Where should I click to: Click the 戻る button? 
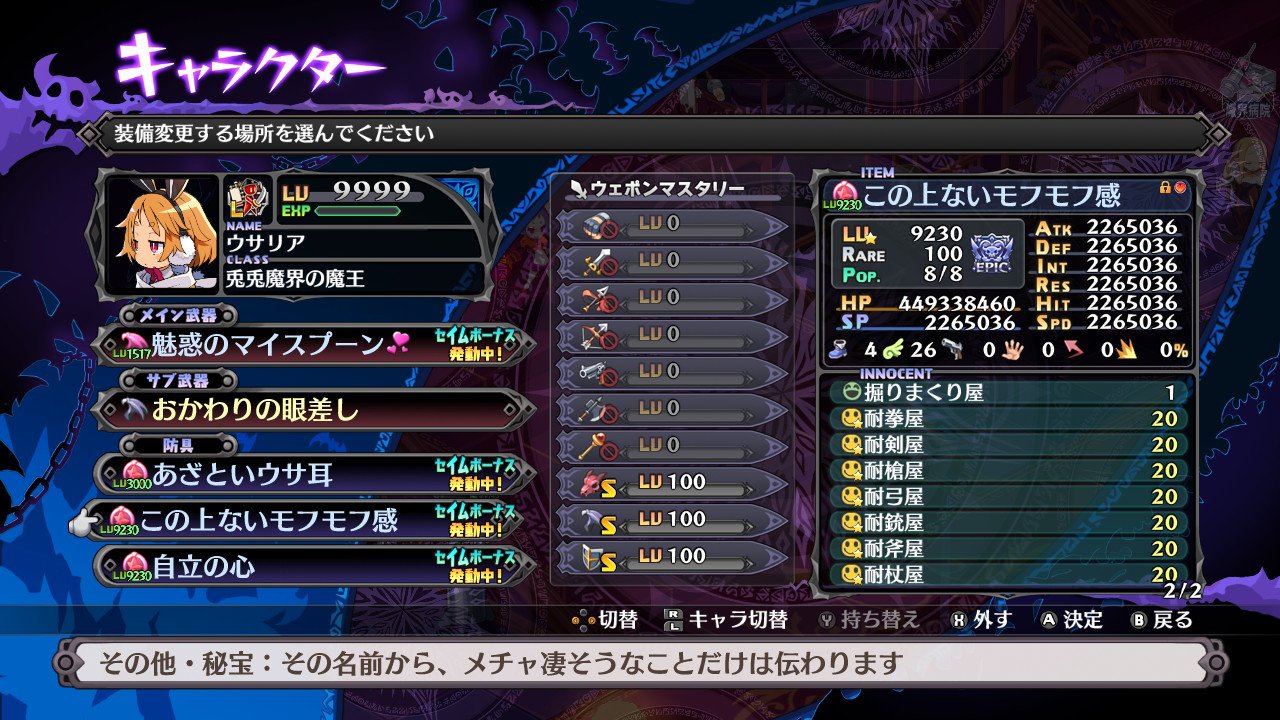pyautogui.click(x=1172, y=620)
